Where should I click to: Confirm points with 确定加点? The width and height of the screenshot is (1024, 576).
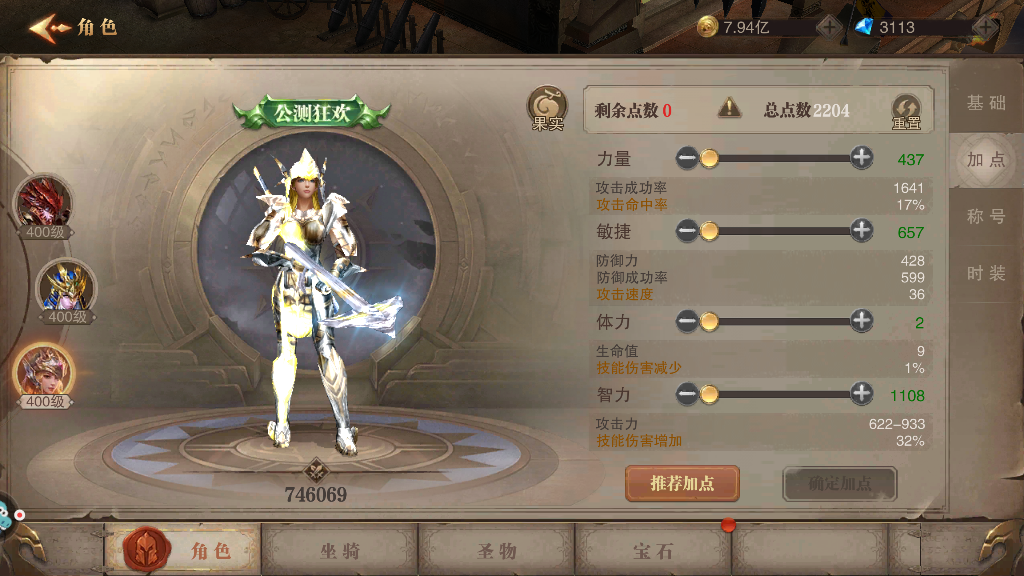(840, 484)
